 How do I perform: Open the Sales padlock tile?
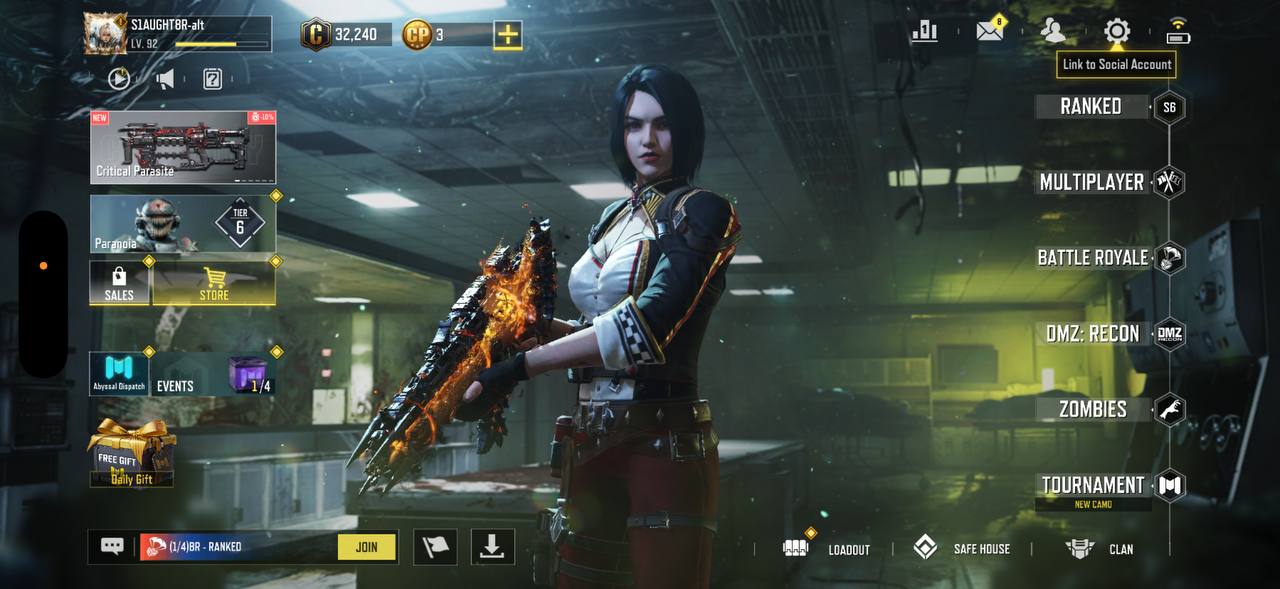119,284
